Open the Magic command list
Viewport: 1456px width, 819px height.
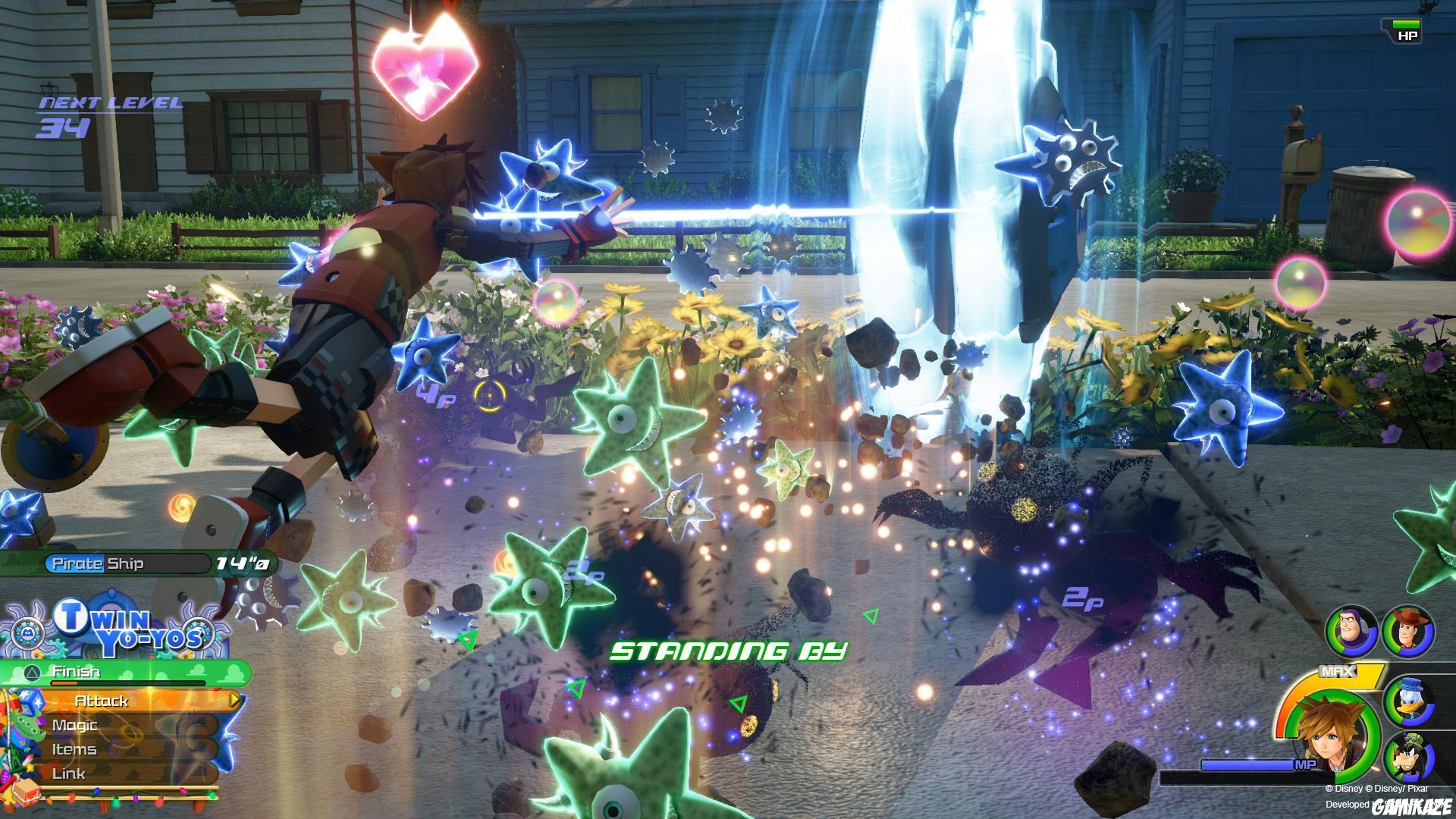76,725
